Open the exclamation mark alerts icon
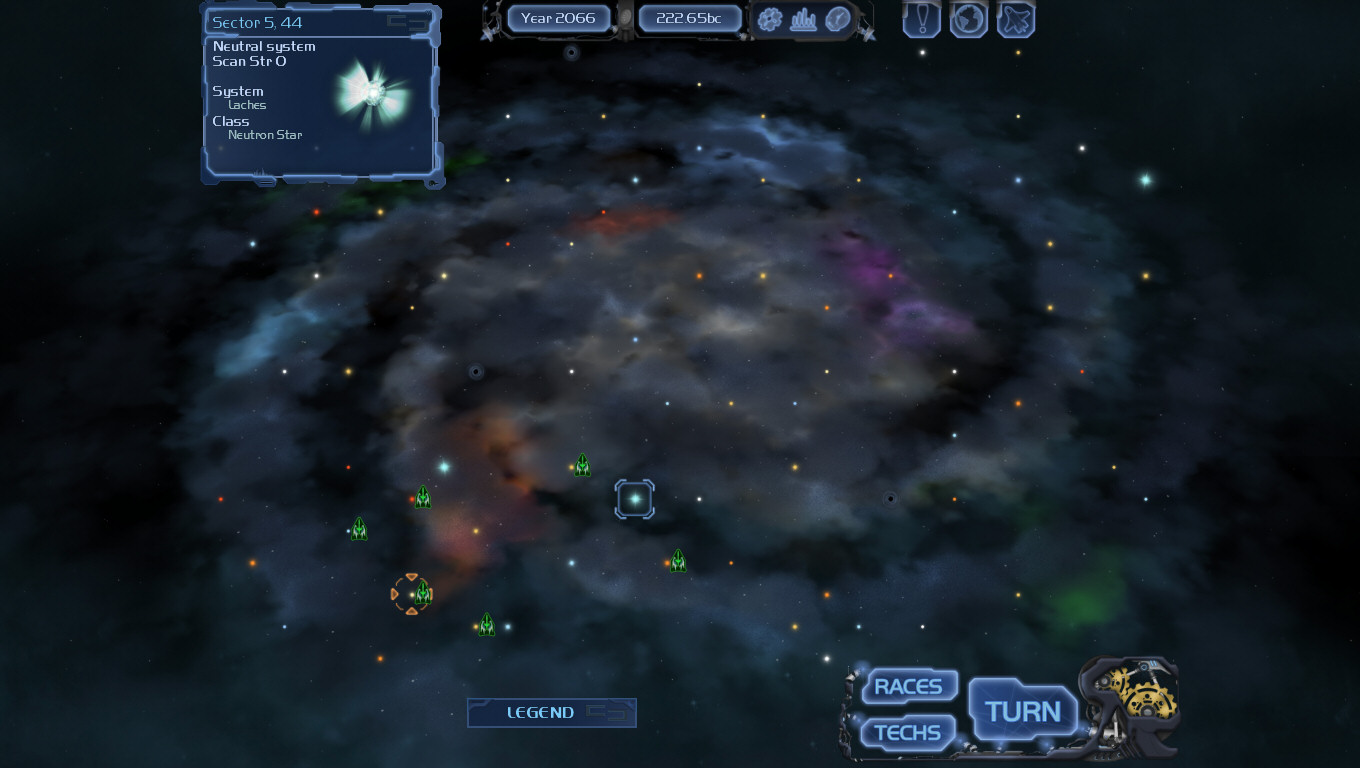1360x768 pixels. [x=921, y=19]
